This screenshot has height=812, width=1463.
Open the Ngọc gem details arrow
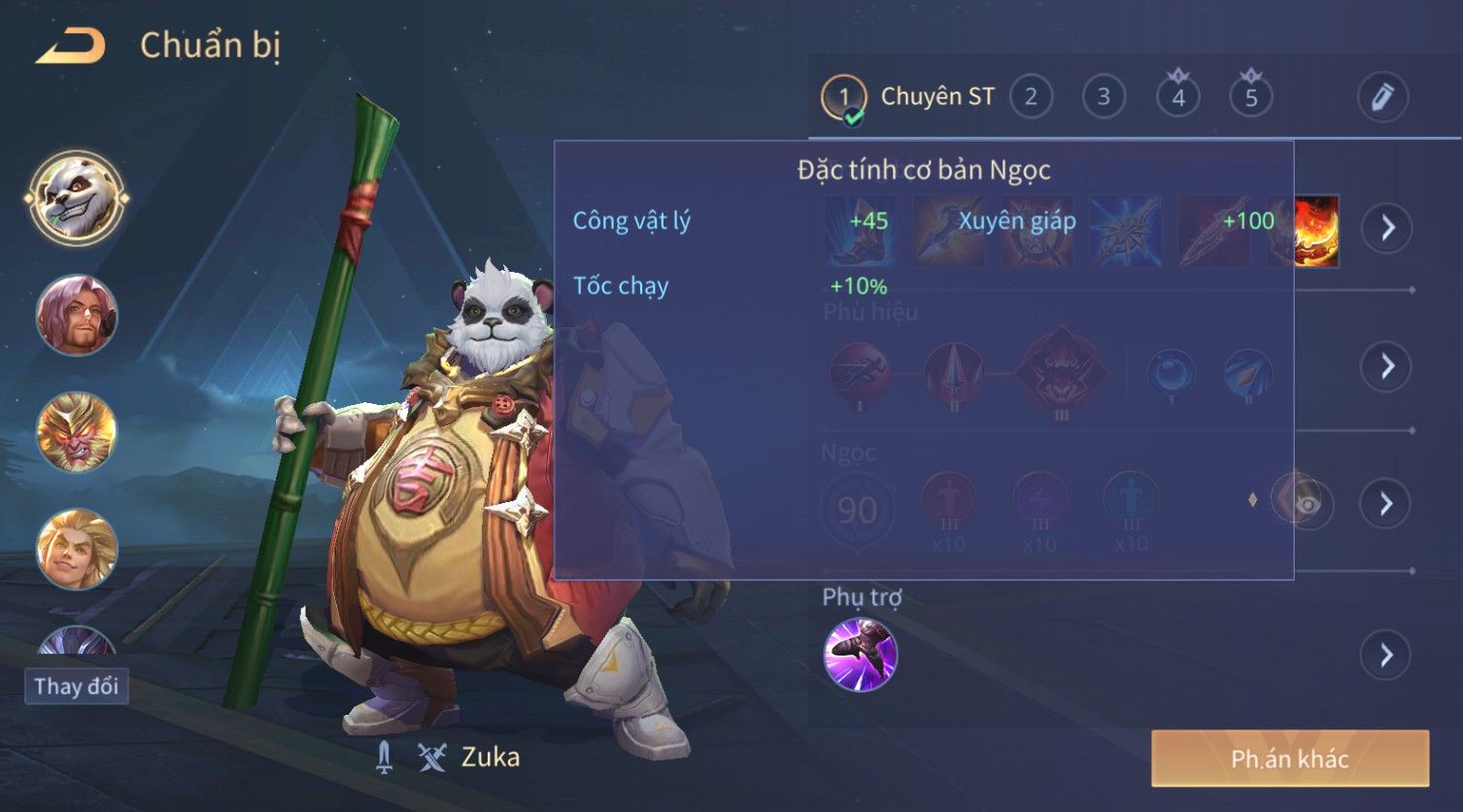[x=1386, y=503]
